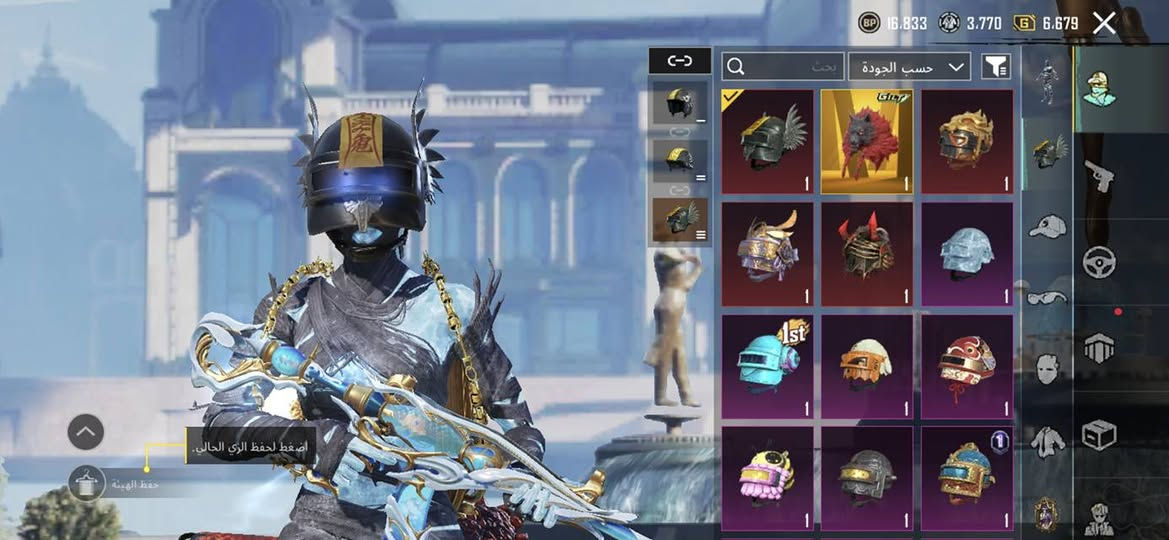Save the current outfit appearance
This screenshot has height=540, width=1169.
click(x=87, y=484)
